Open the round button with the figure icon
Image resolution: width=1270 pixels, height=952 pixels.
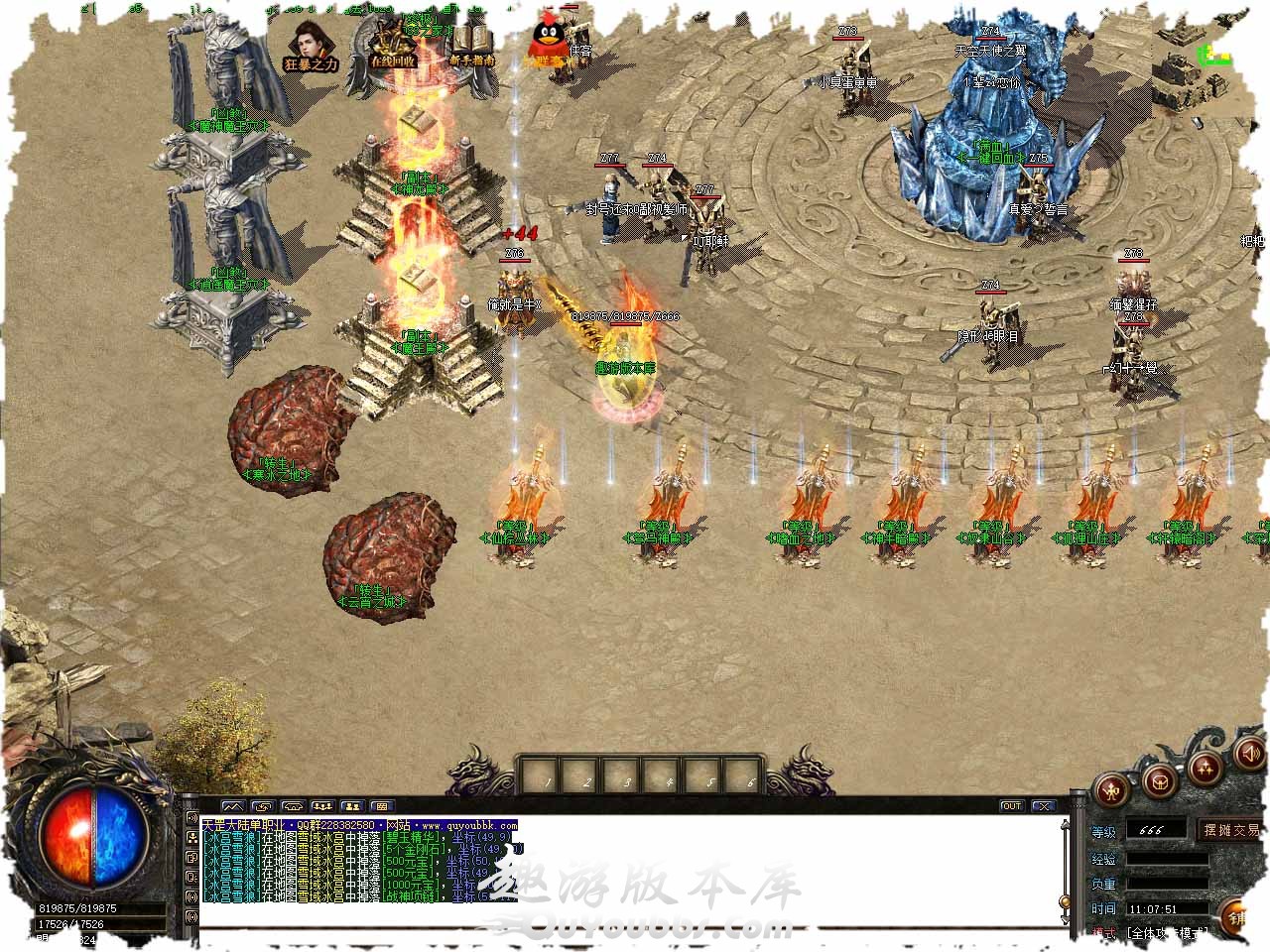(1109, 790)
